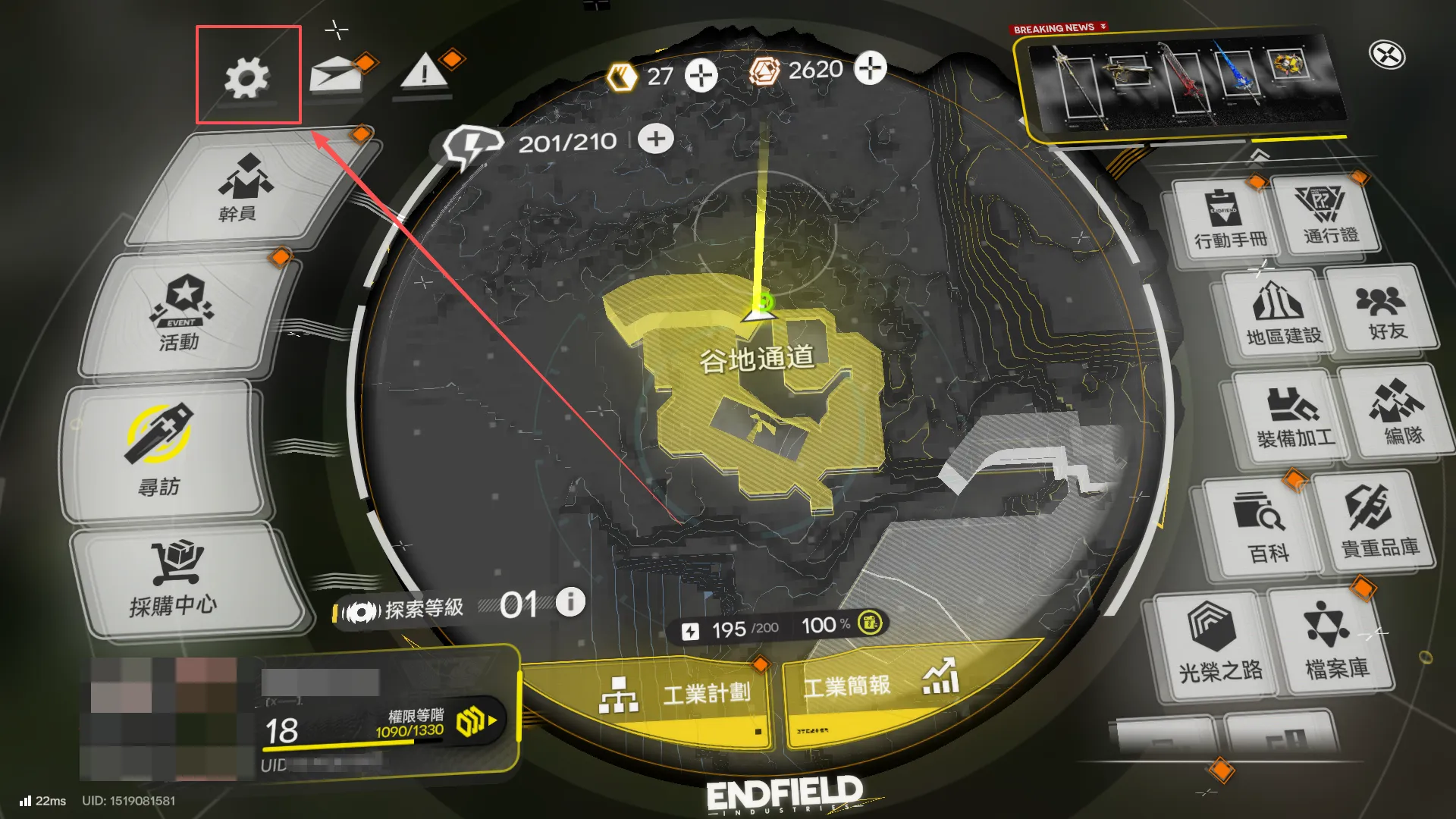Open the 工業計劃 industry plan
Image resolution: width=1456 pixels, height=819 pixels.
675,694
